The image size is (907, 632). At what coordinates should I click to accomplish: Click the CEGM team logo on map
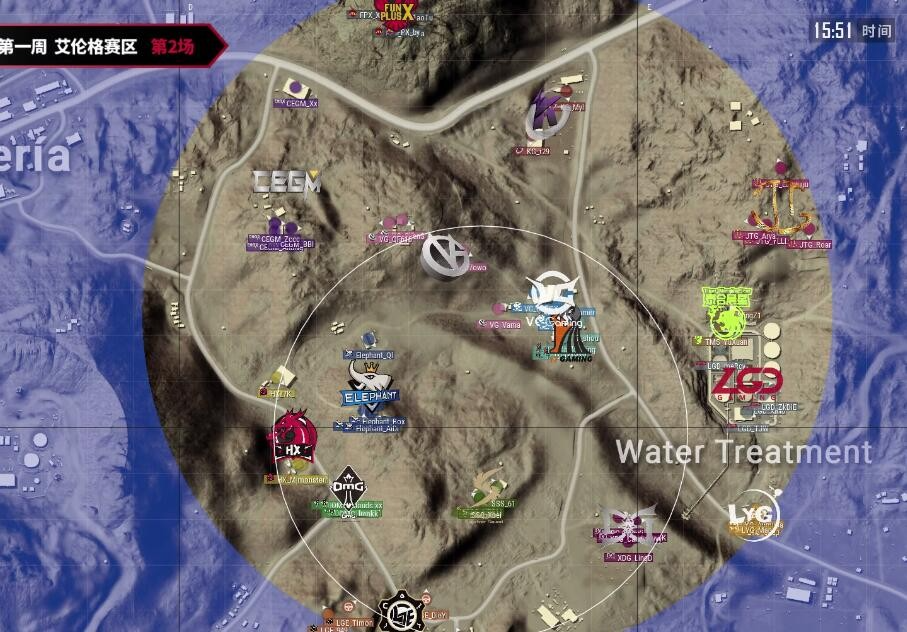[x=286, y=181]
